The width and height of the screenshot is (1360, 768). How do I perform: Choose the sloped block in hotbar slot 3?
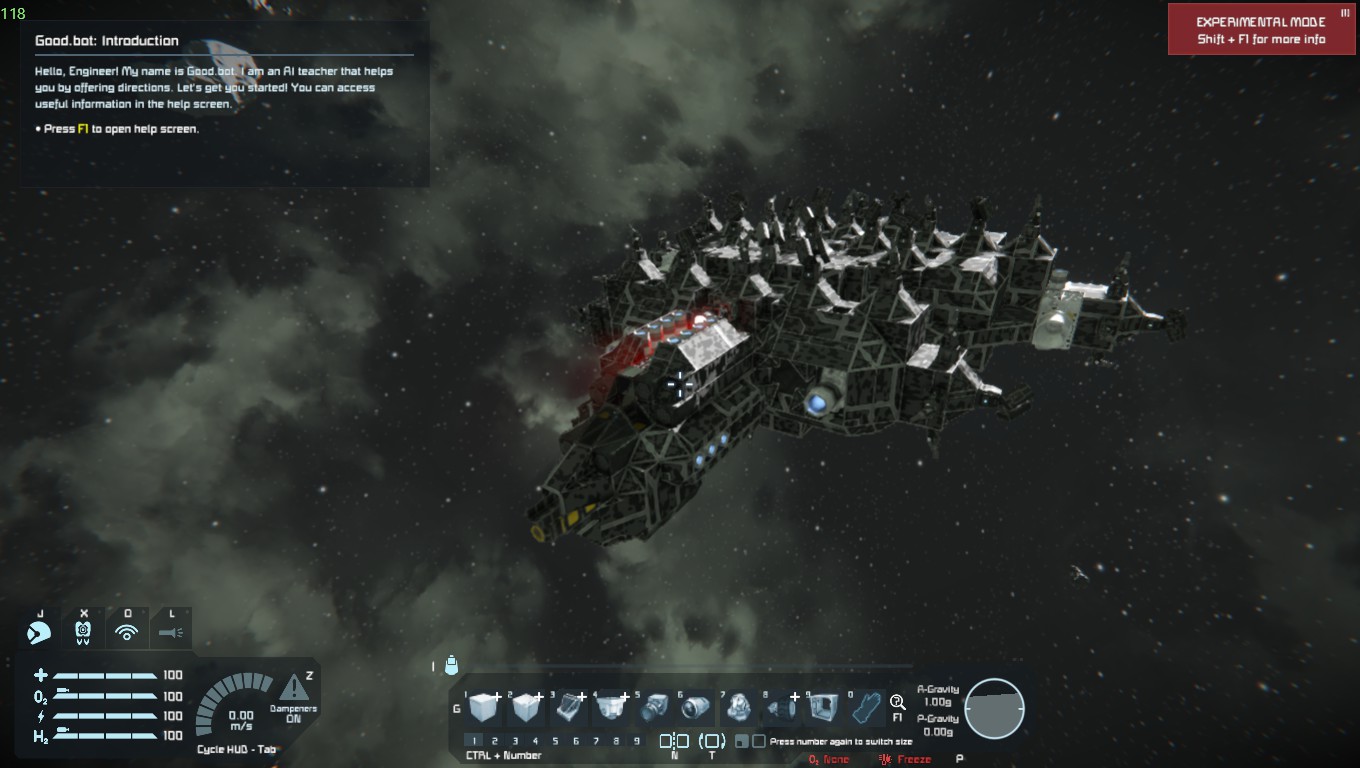coord(570,708)
